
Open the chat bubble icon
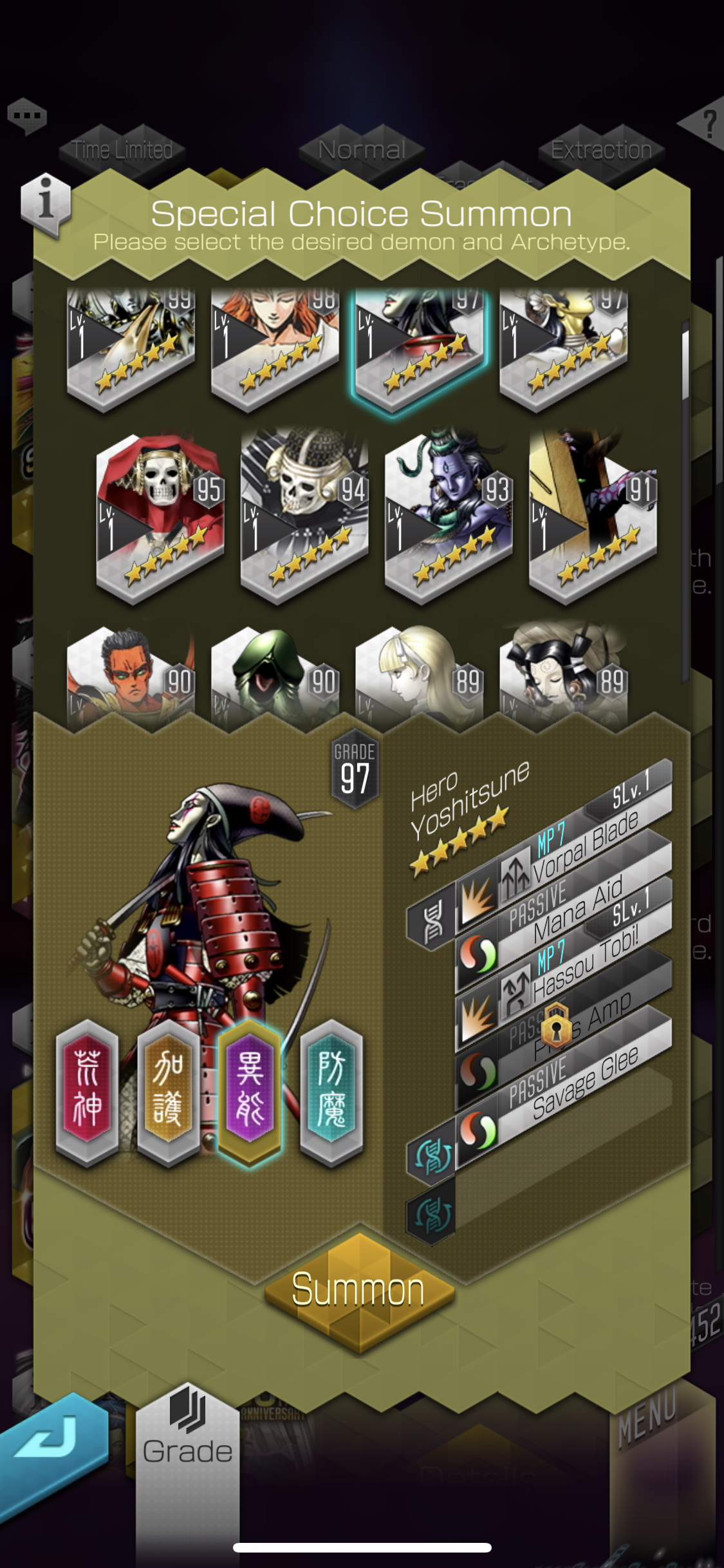(x=27, y=117)
